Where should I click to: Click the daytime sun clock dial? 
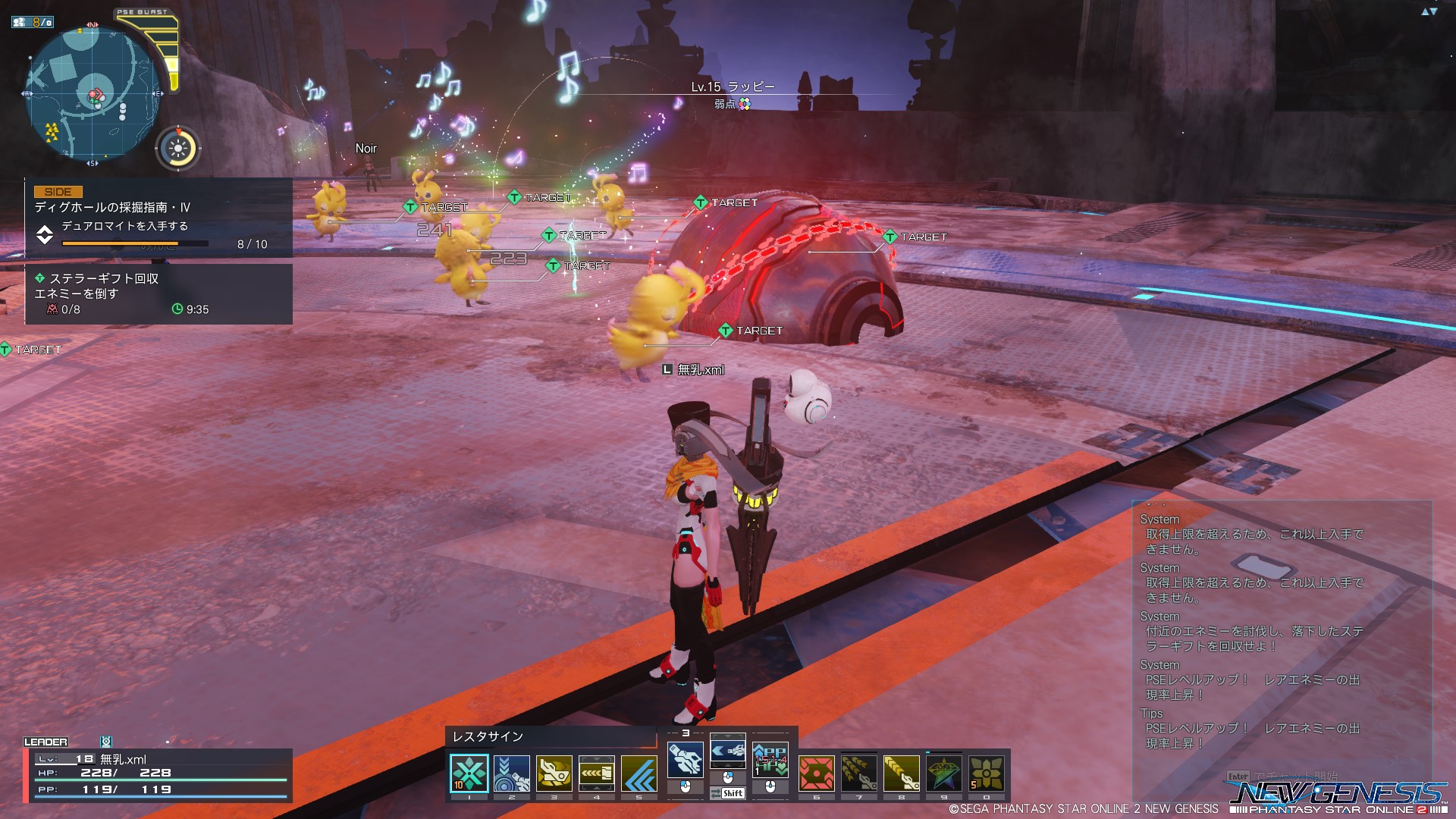178,149
